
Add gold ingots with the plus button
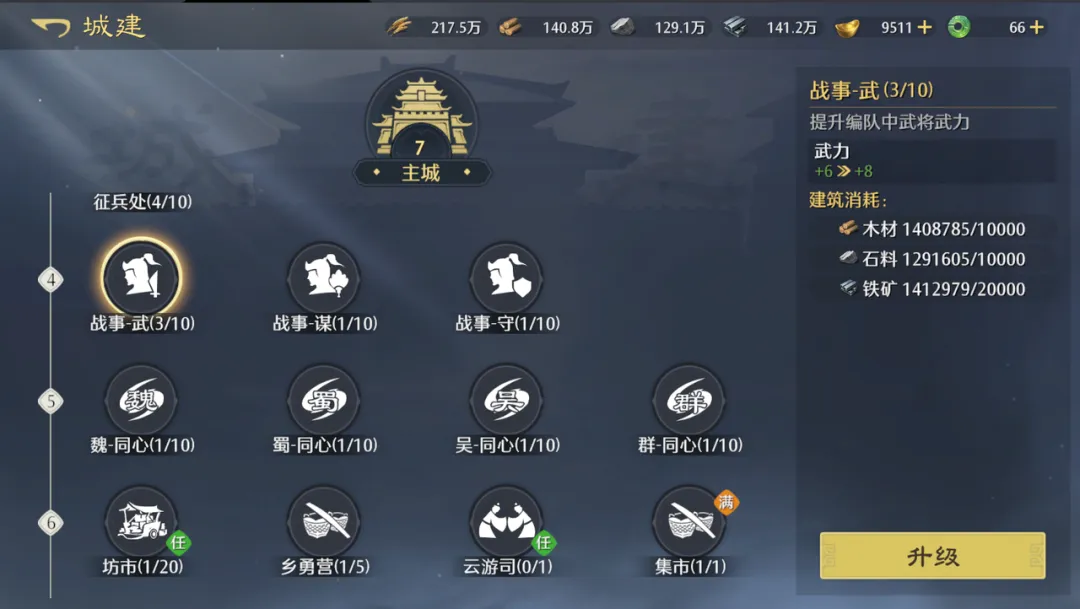925,27
